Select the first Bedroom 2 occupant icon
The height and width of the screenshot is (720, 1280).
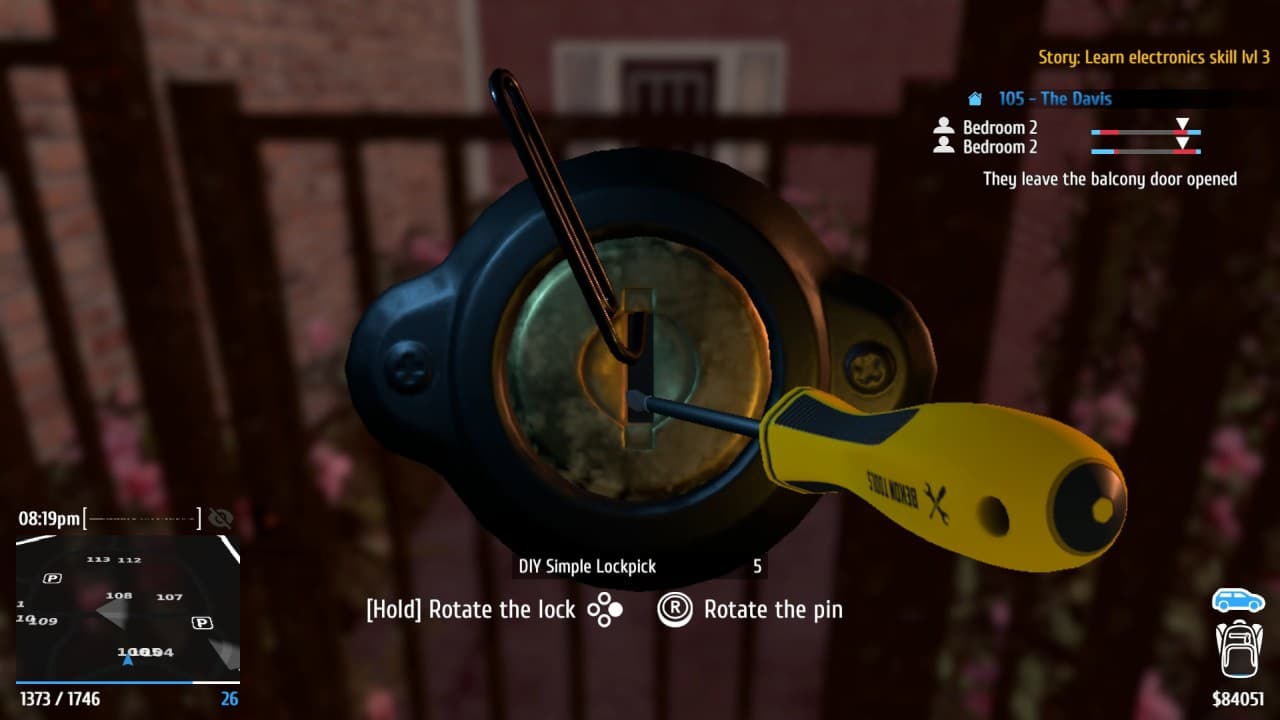943,127
